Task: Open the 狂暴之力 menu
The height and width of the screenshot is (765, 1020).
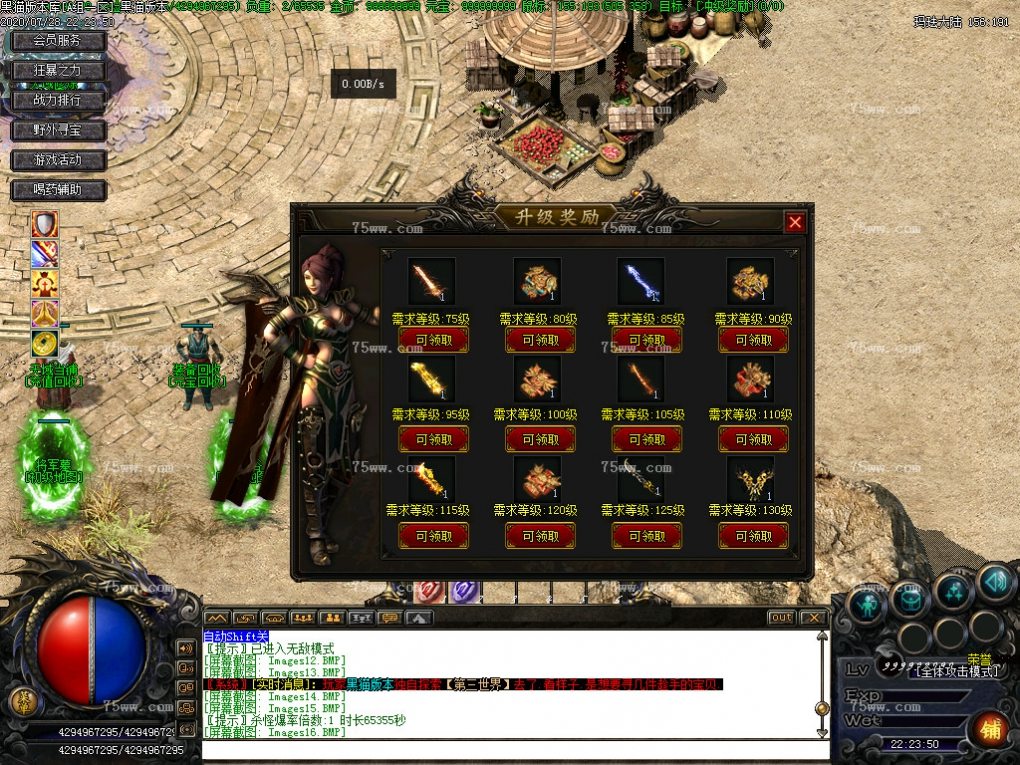Action: click(x=59, y=71)
